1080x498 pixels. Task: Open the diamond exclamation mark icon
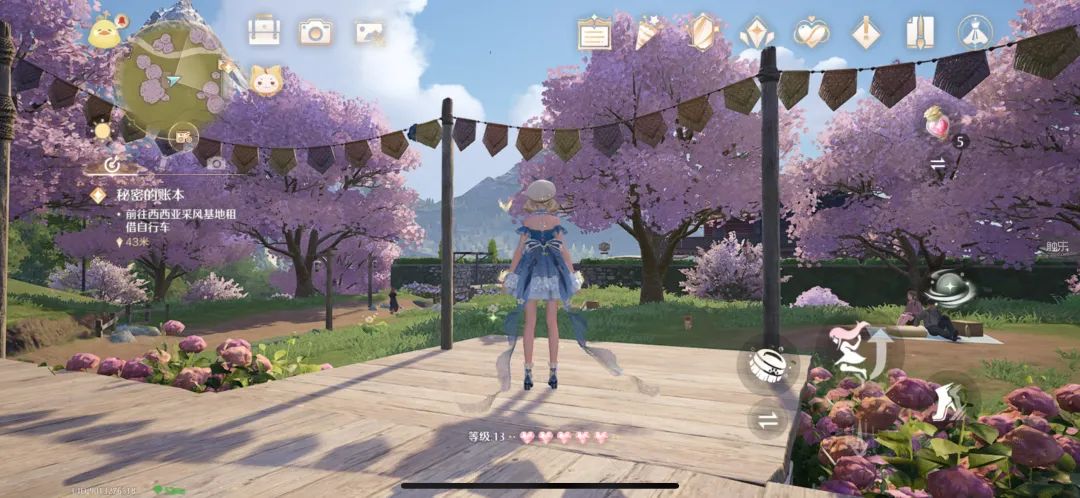pos(865,34)
